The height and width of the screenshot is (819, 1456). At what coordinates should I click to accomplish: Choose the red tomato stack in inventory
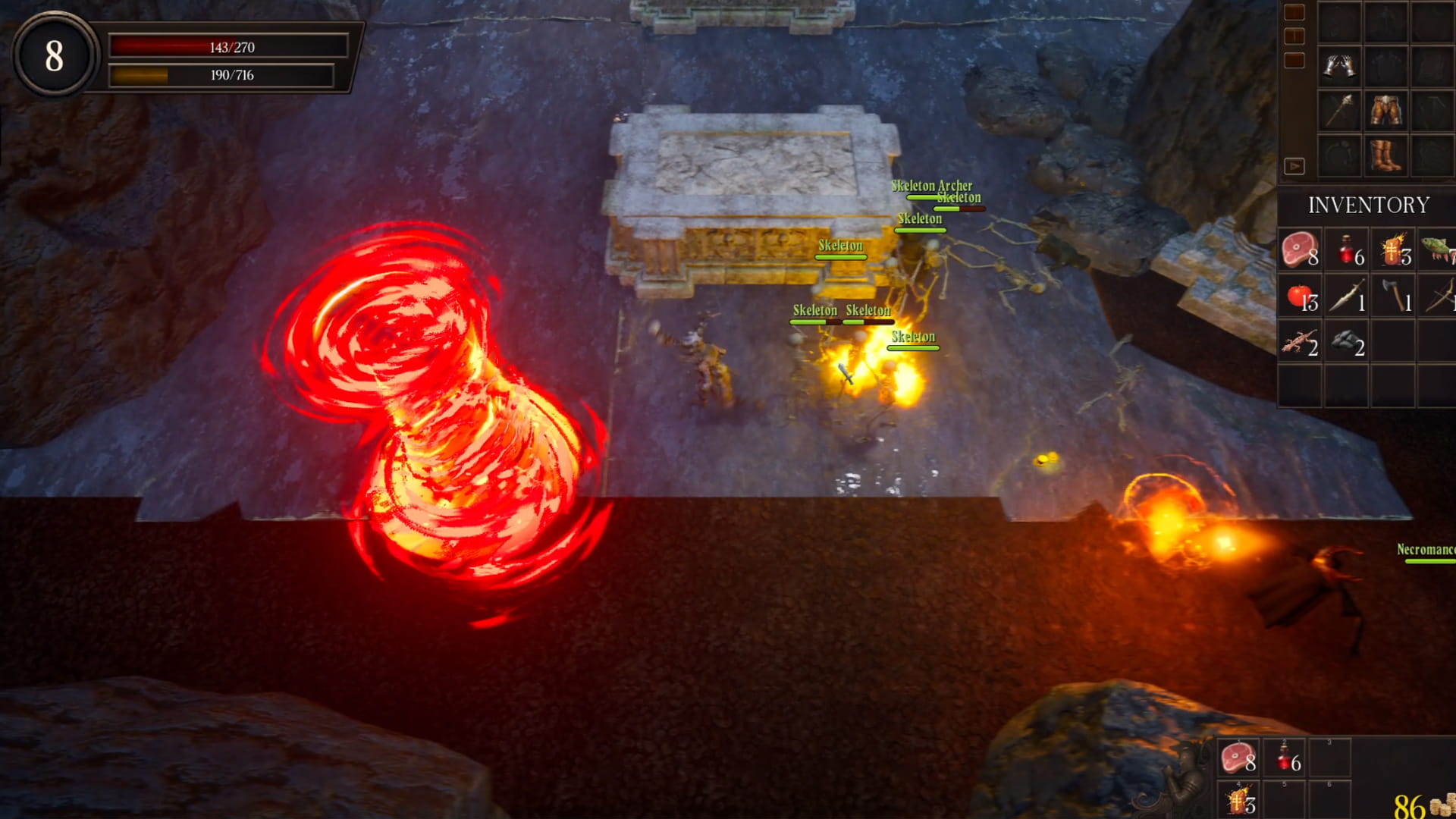point(1300,296)
